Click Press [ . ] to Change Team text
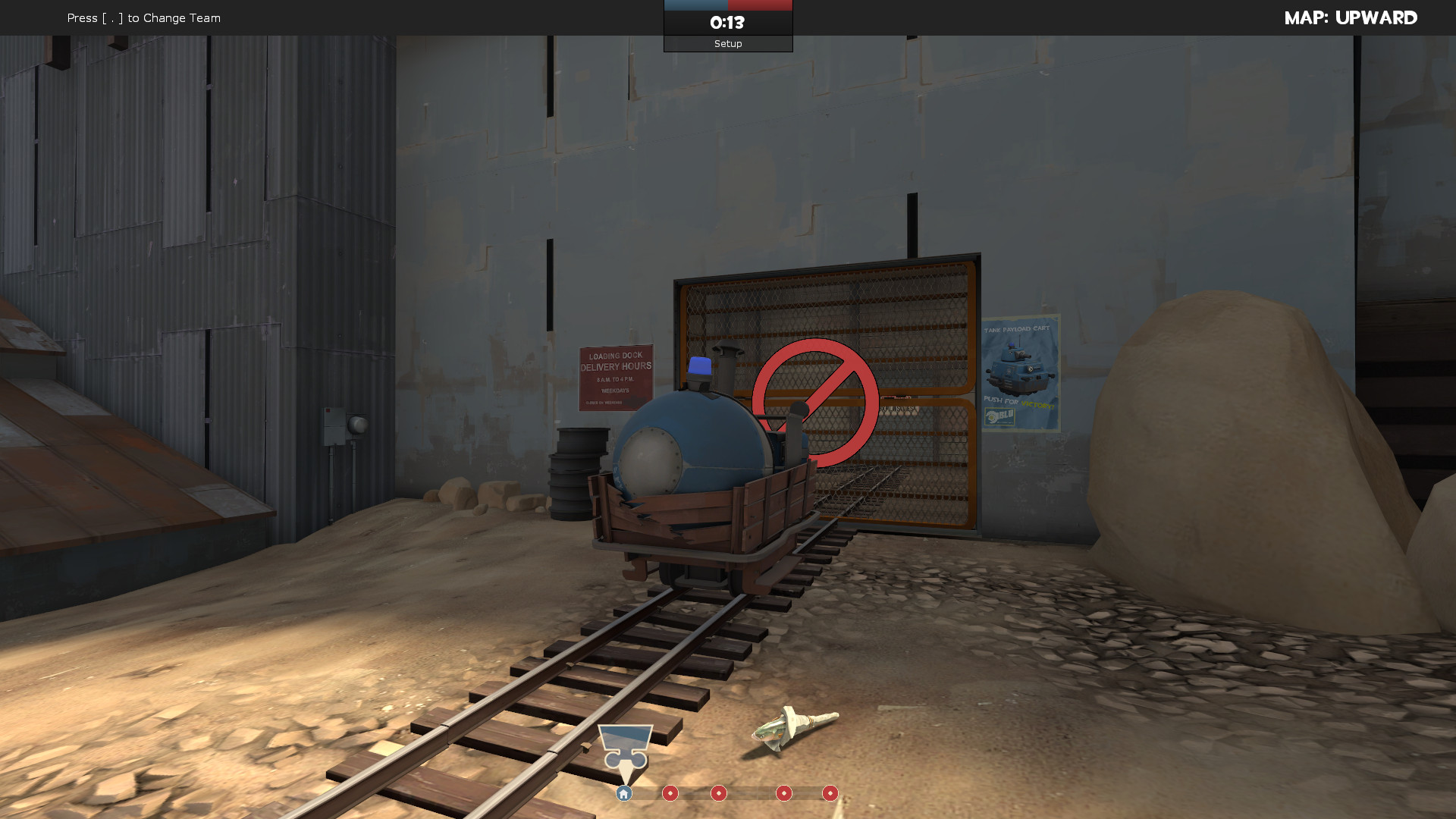1456x819 pixels. point(143,17)
